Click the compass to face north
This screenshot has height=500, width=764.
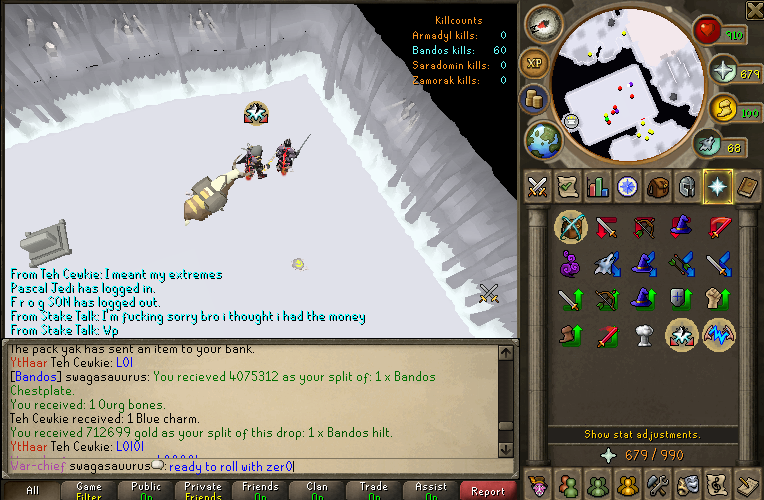pos(545,25)
